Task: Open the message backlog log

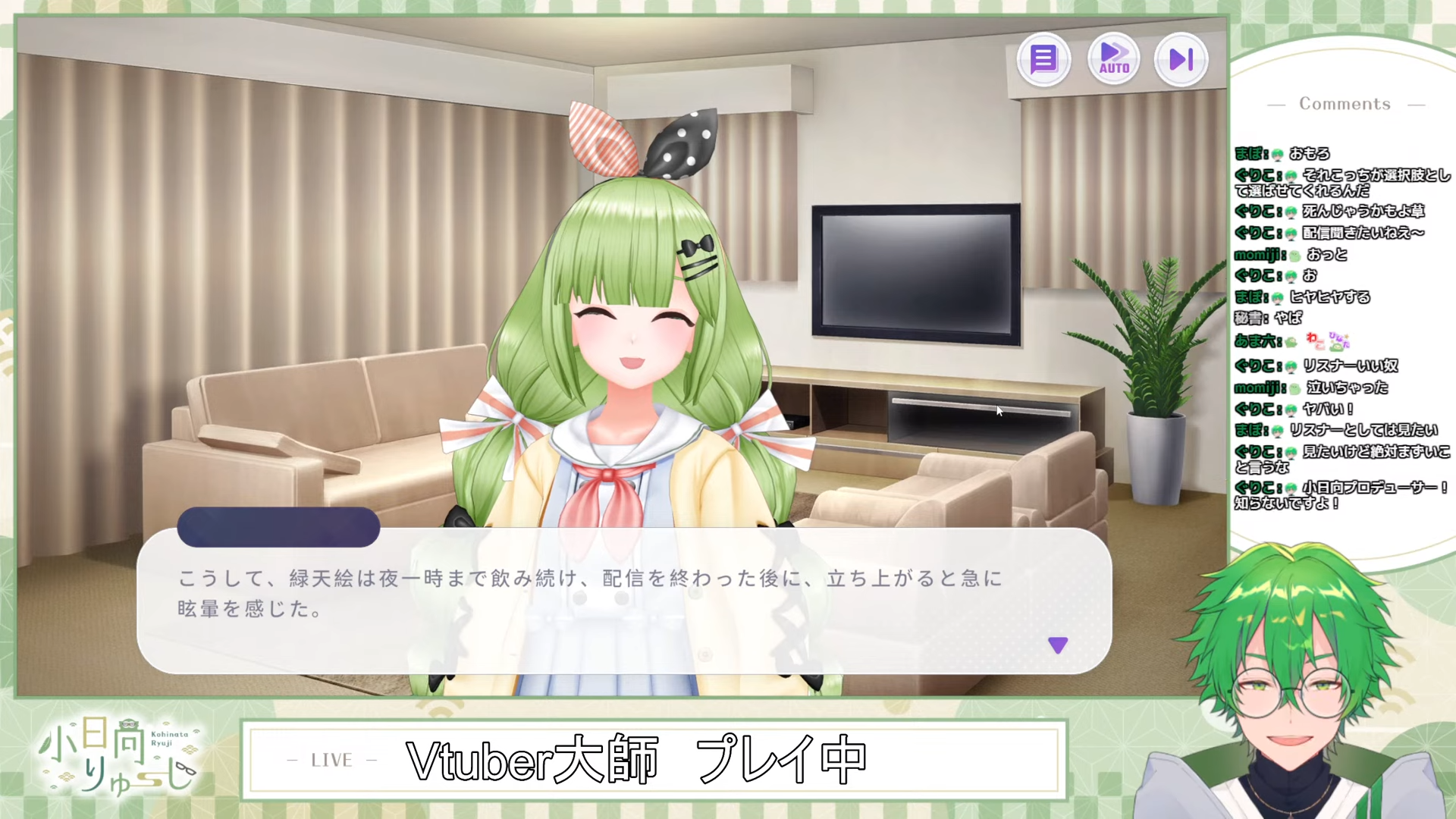Action: (x=1043, y=58)
